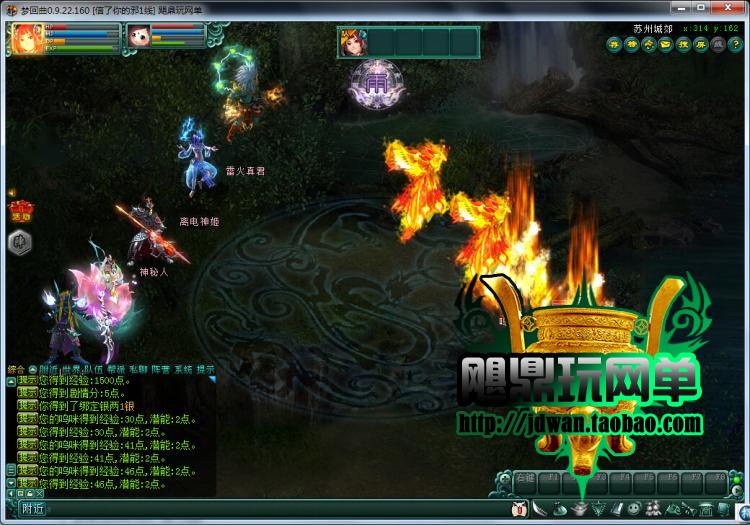Toggle the 屏 screen button
Viewport: 750px width, 525px height.
click(701, 44)
